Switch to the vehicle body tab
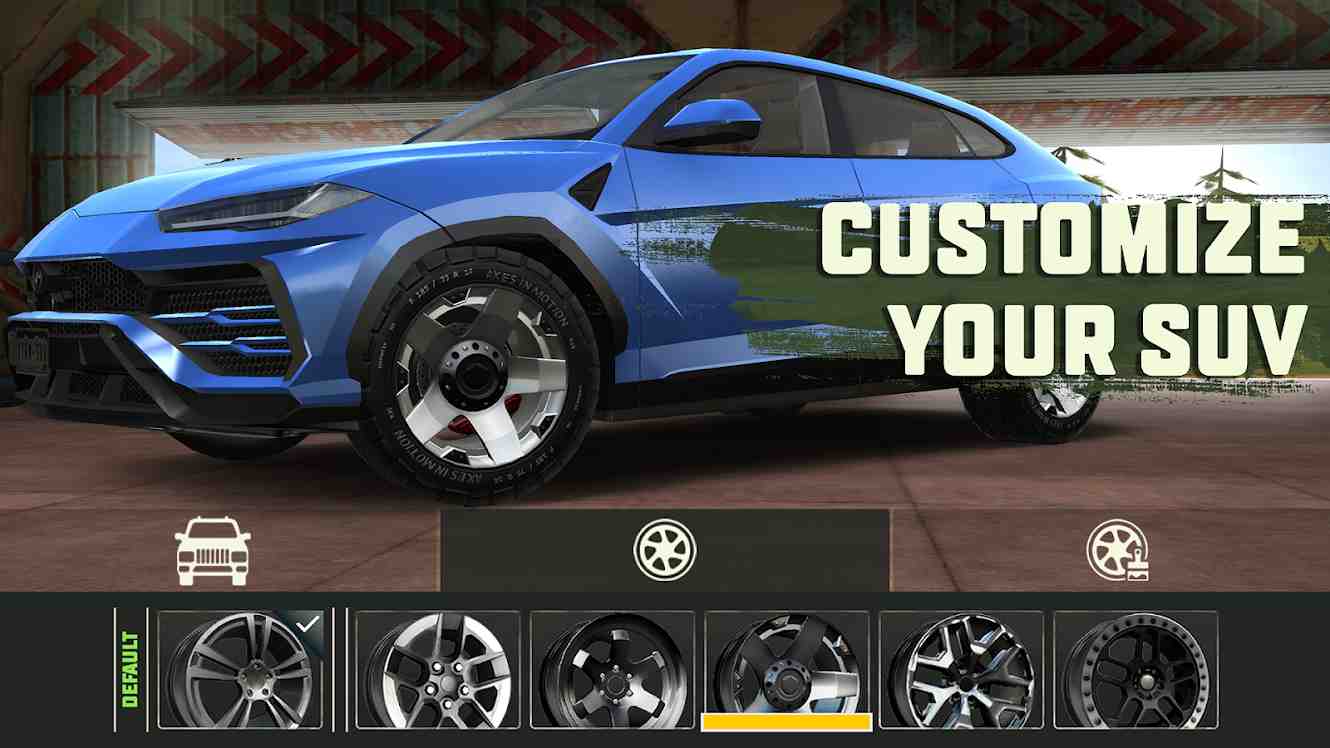This screenshot has width=1330, height=748. tap(212, 551)
